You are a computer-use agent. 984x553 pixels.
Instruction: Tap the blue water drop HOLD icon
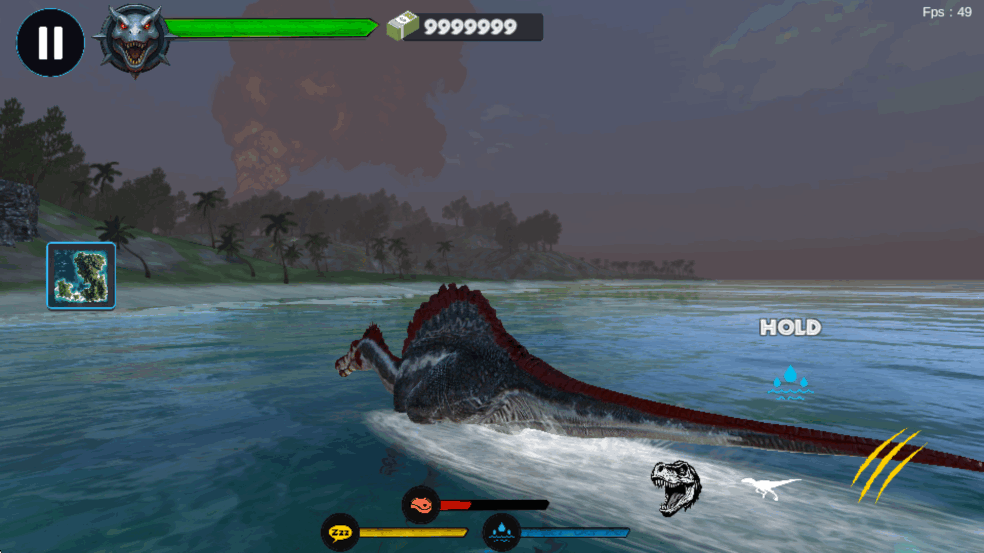(790, 381)
